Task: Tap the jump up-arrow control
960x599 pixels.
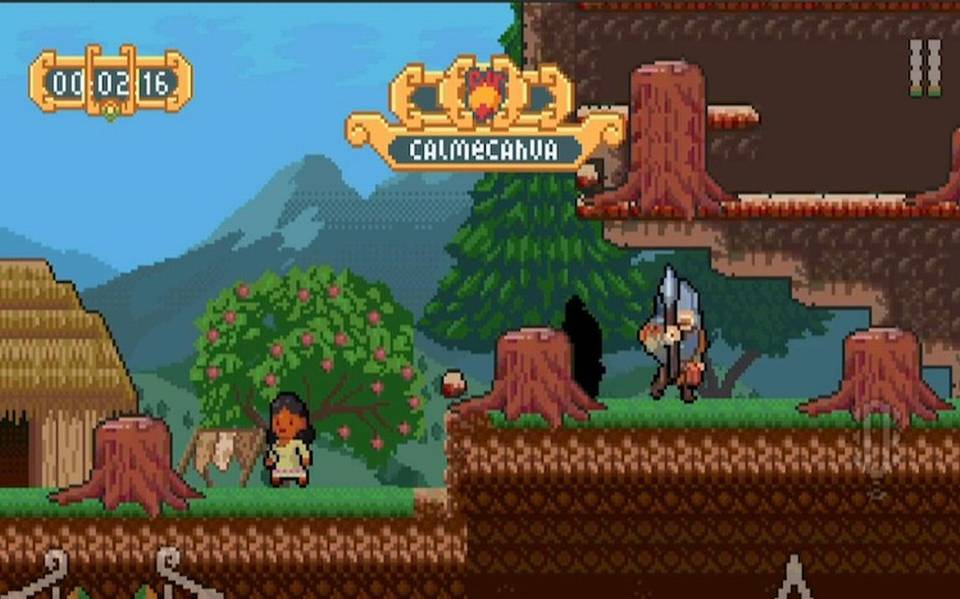Action: (x=794, y=578)
